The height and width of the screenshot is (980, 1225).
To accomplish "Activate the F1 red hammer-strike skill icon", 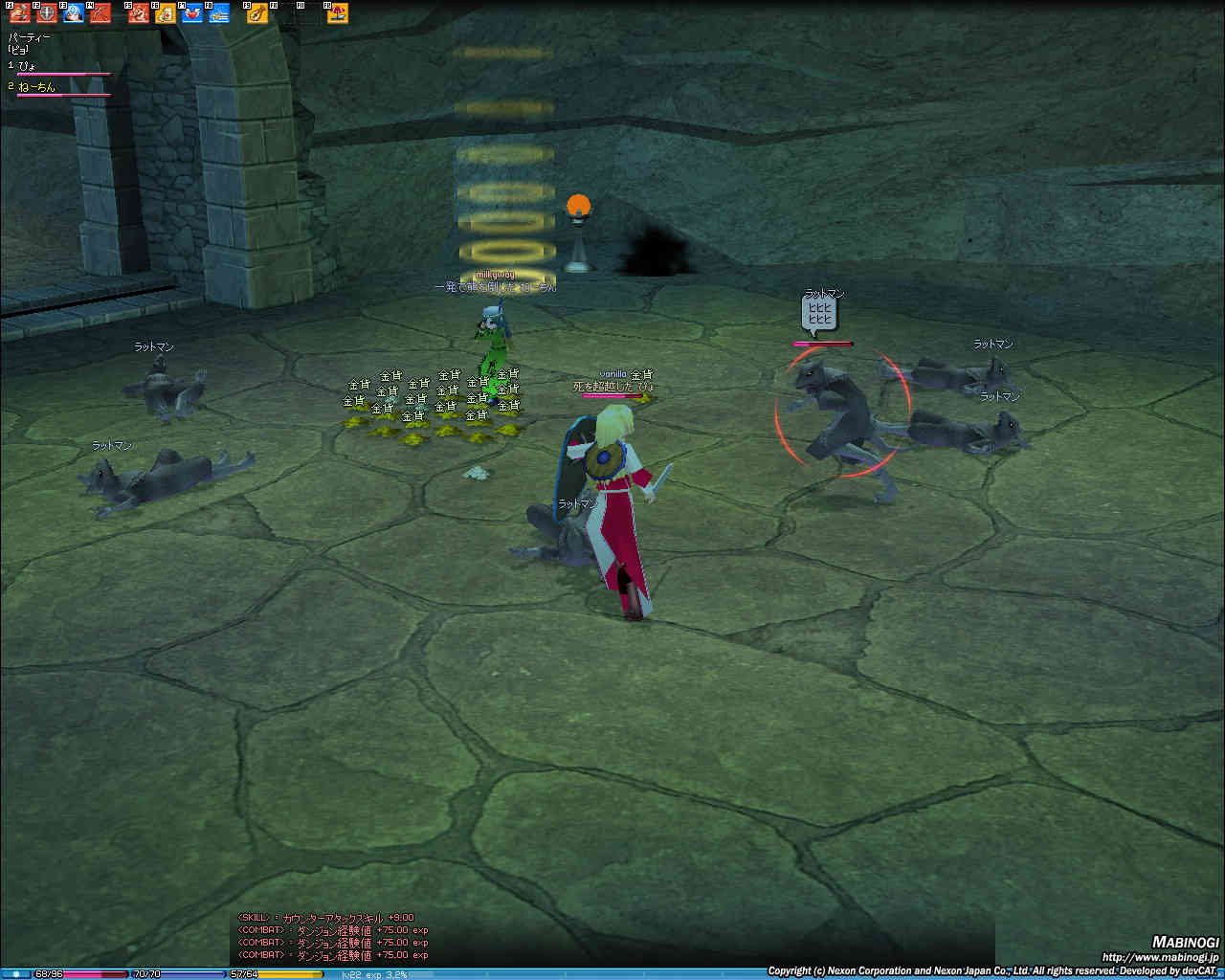I will click(x=20, y=12).
